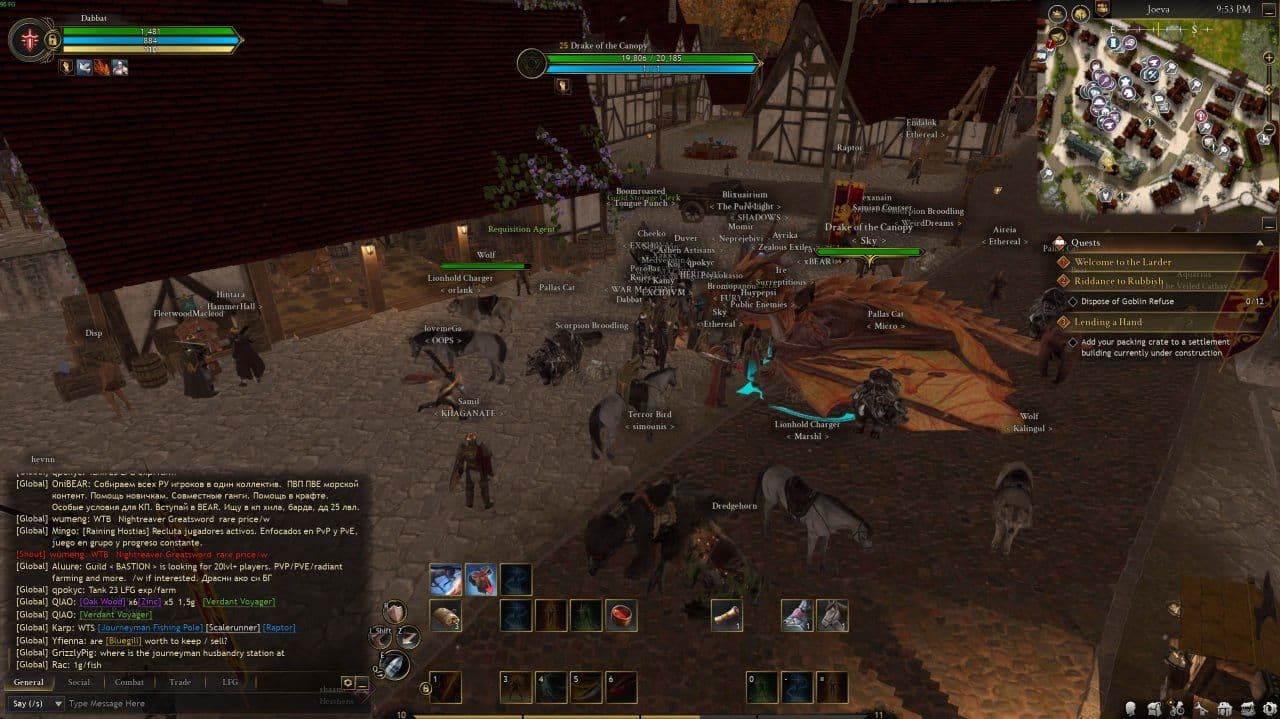Switch to the LFG chat tab
Image resolution: width=1280 pixels, height=719 pixels.
pos(230,682)
